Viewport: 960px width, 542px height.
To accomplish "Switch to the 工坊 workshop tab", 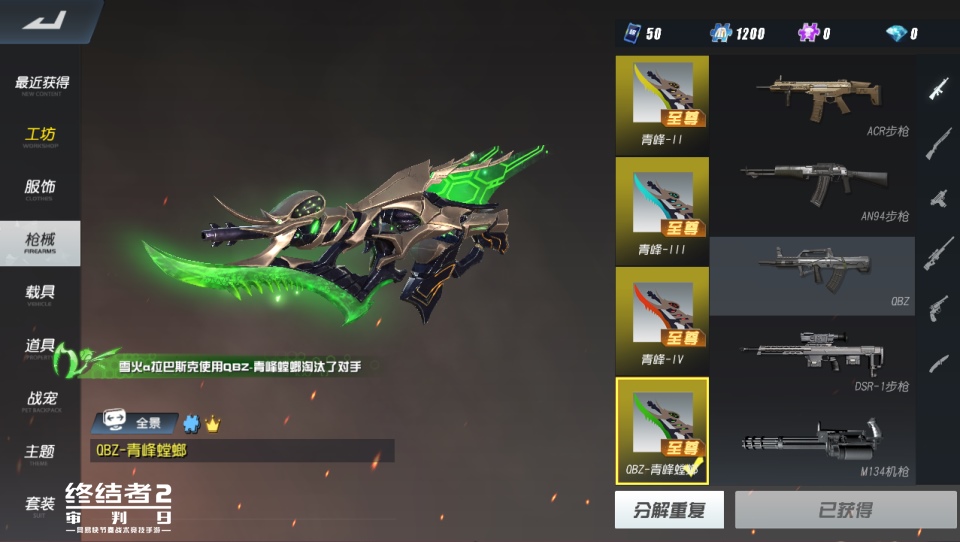I will pyautogui.click(x=41, y=137).
